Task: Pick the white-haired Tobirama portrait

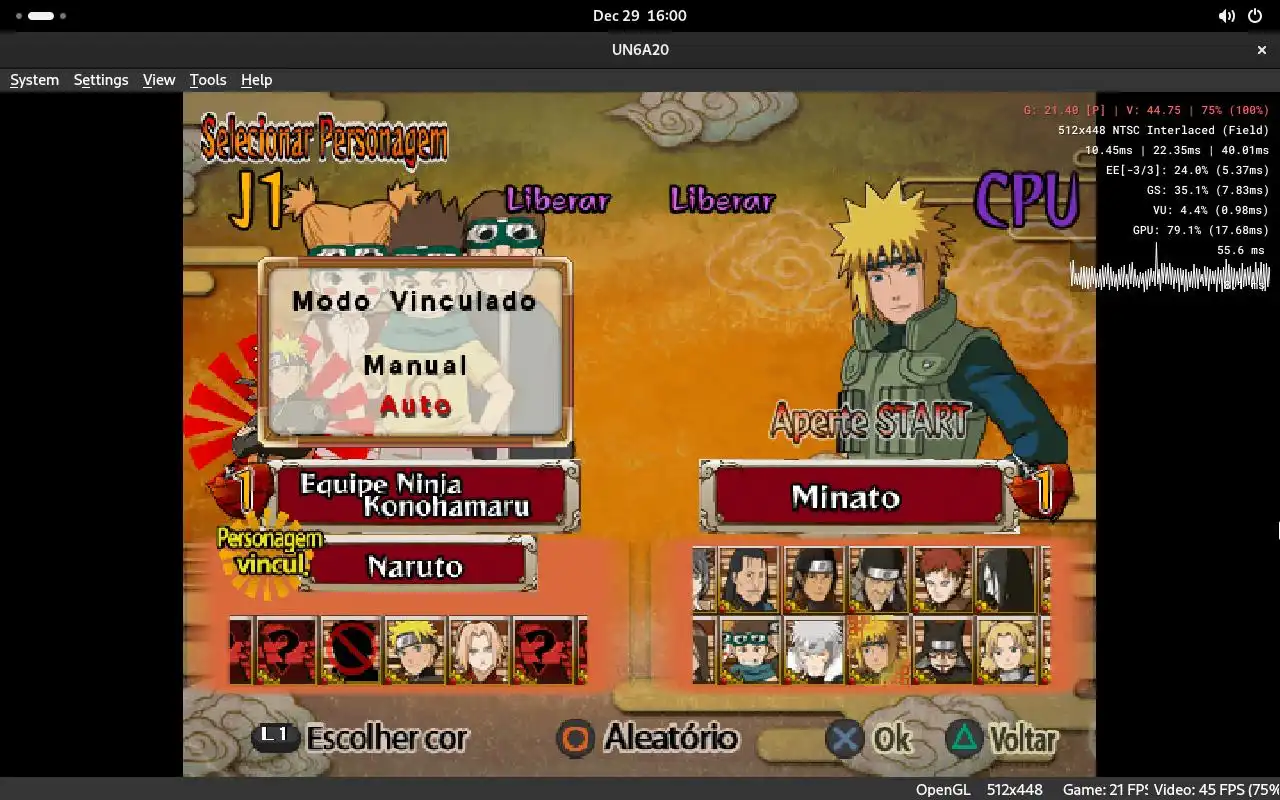Action: click(814, 650)
